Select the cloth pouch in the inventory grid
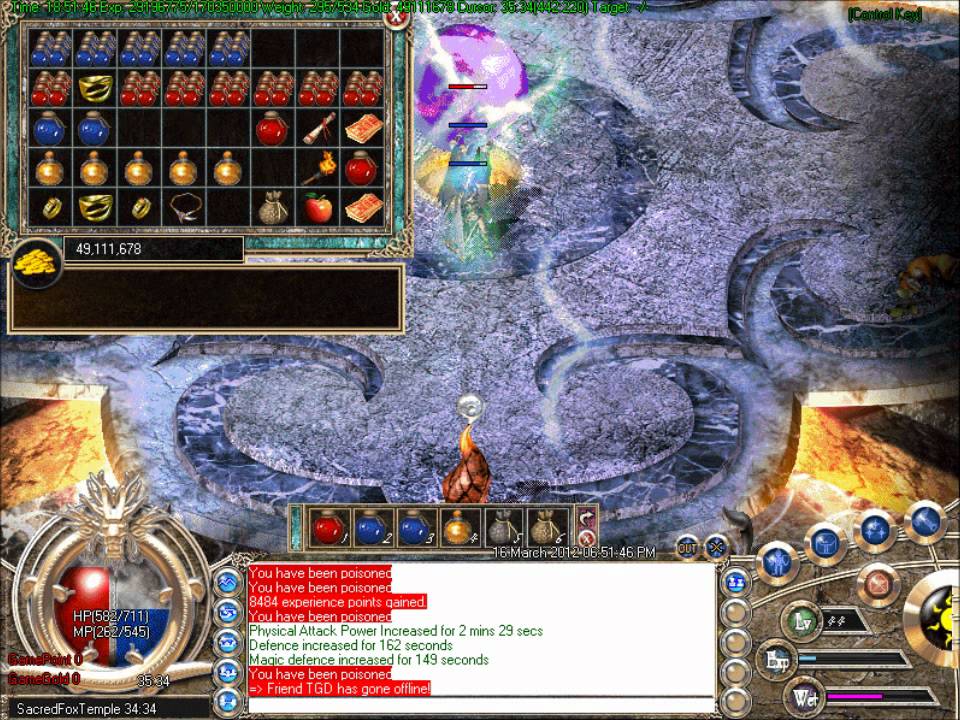 [272, 208]
